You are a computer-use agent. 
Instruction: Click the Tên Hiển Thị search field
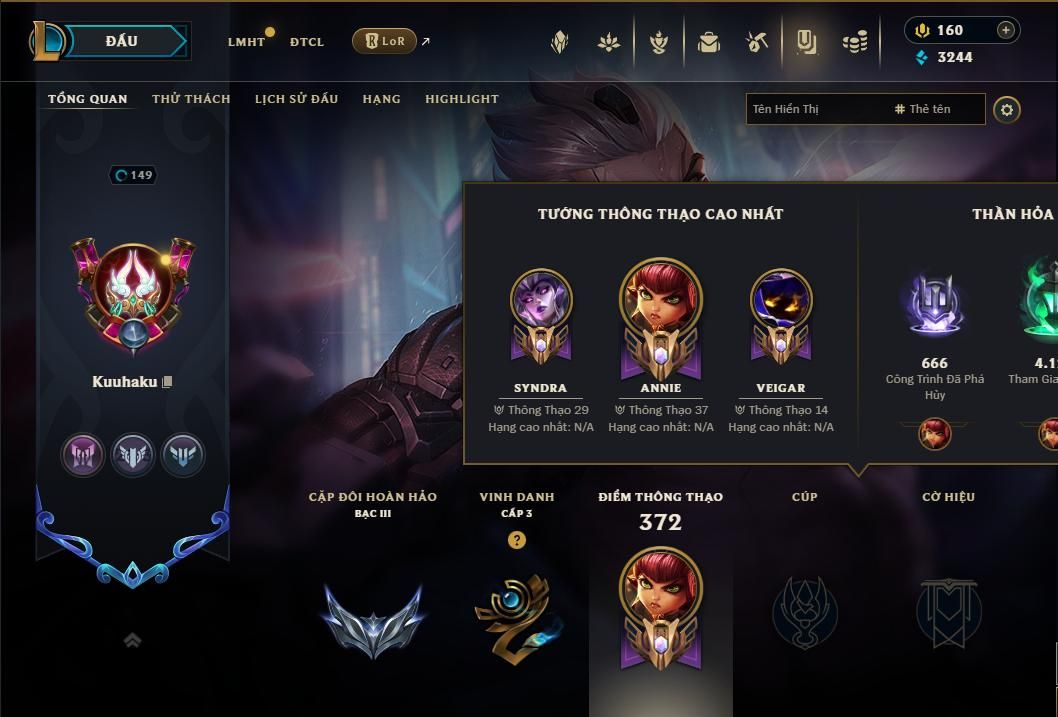(x=815, y=109)
